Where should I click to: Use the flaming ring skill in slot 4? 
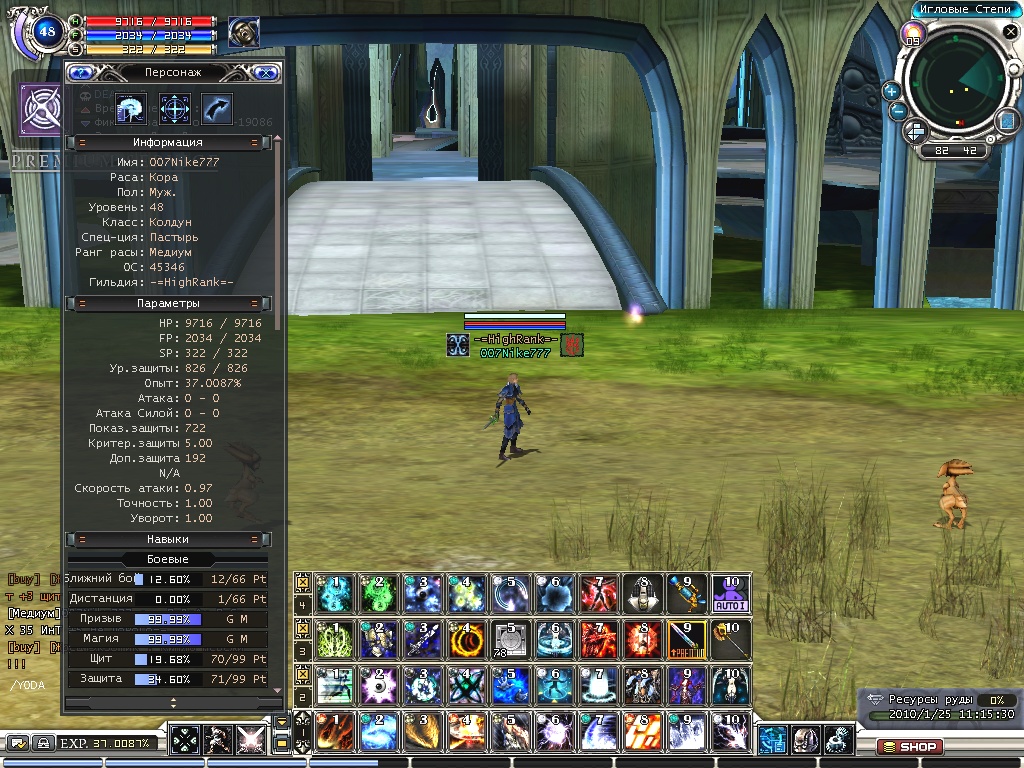click(466, 640)
